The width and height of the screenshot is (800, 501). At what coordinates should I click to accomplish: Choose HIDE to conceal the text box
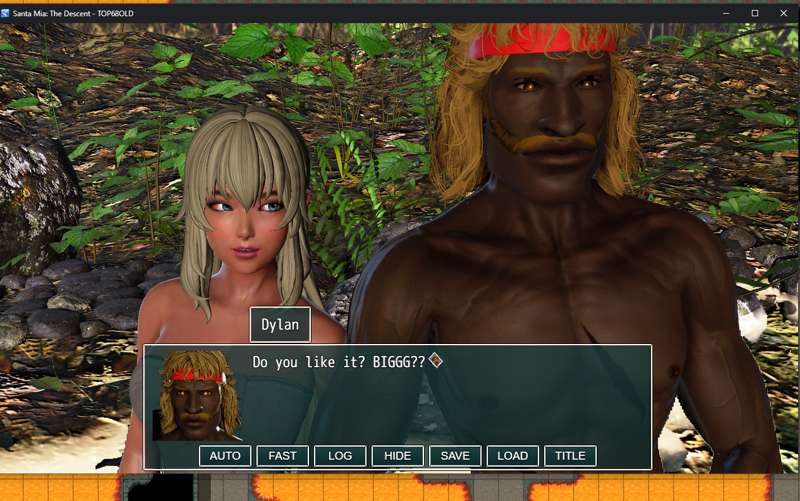click(398, 456)
